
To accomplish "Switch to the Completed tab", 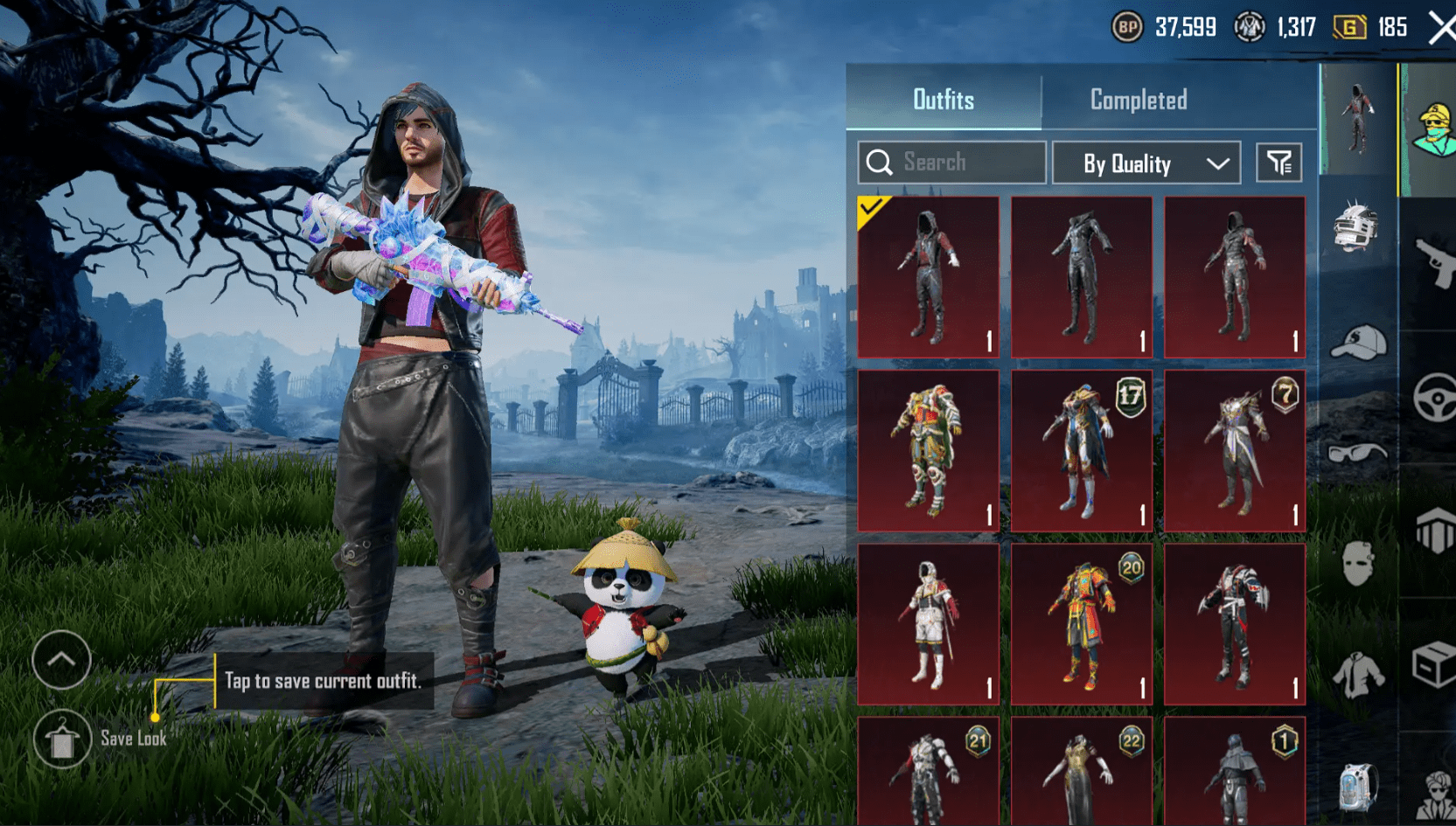I will (1138, 100).
